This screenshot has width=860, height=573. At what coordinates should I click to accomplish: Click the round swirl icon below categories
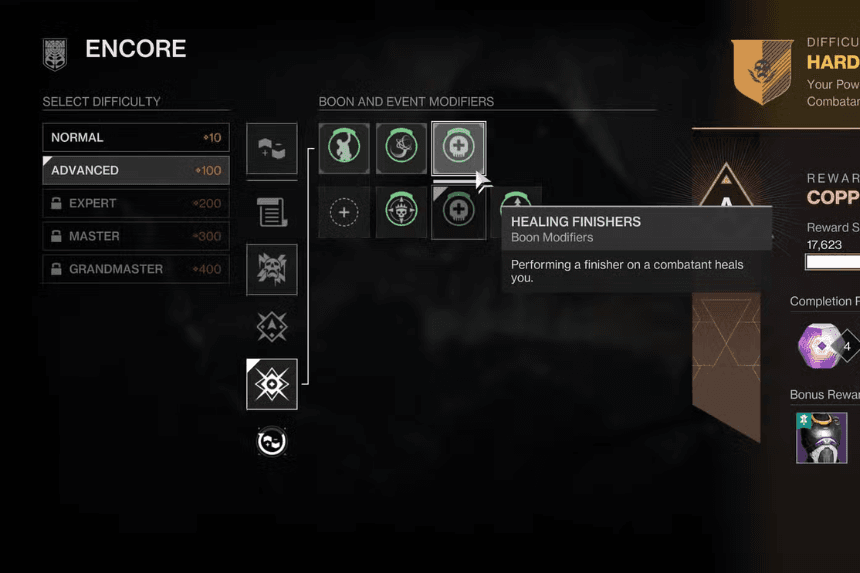pos(272,441)
